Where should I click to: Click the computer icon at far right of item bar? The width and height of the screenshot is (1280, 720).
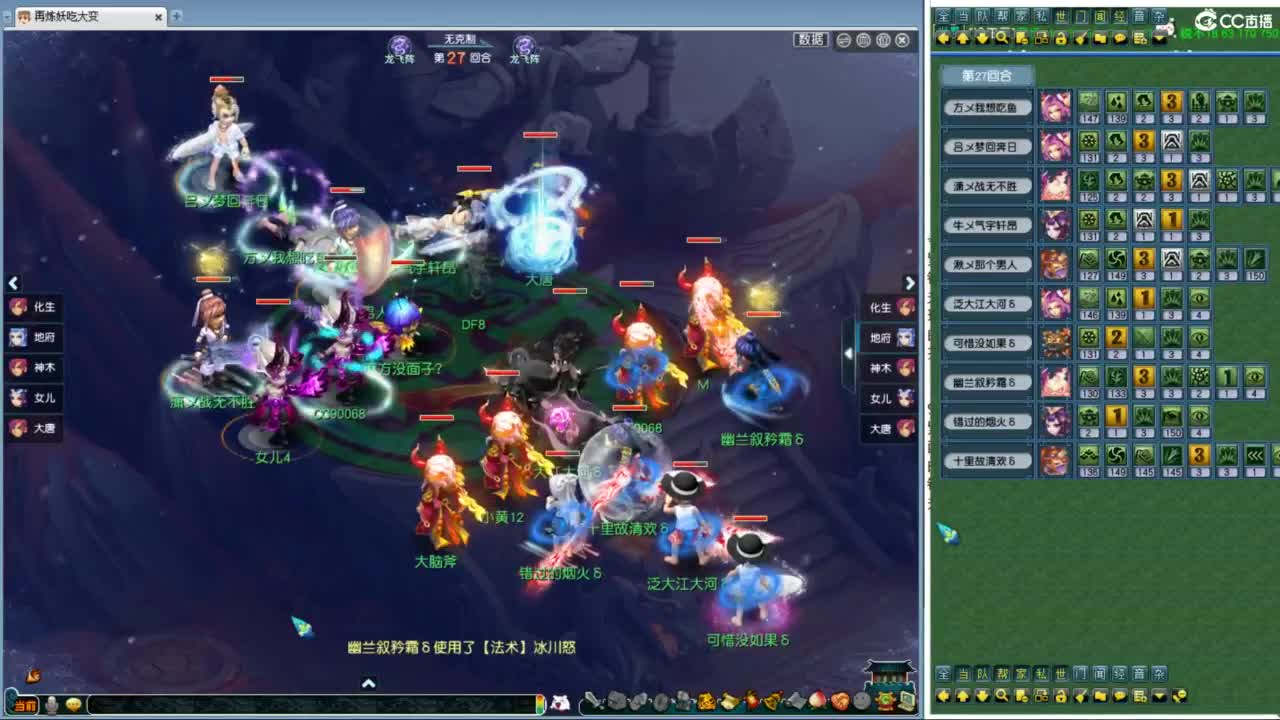coord(908,702)
